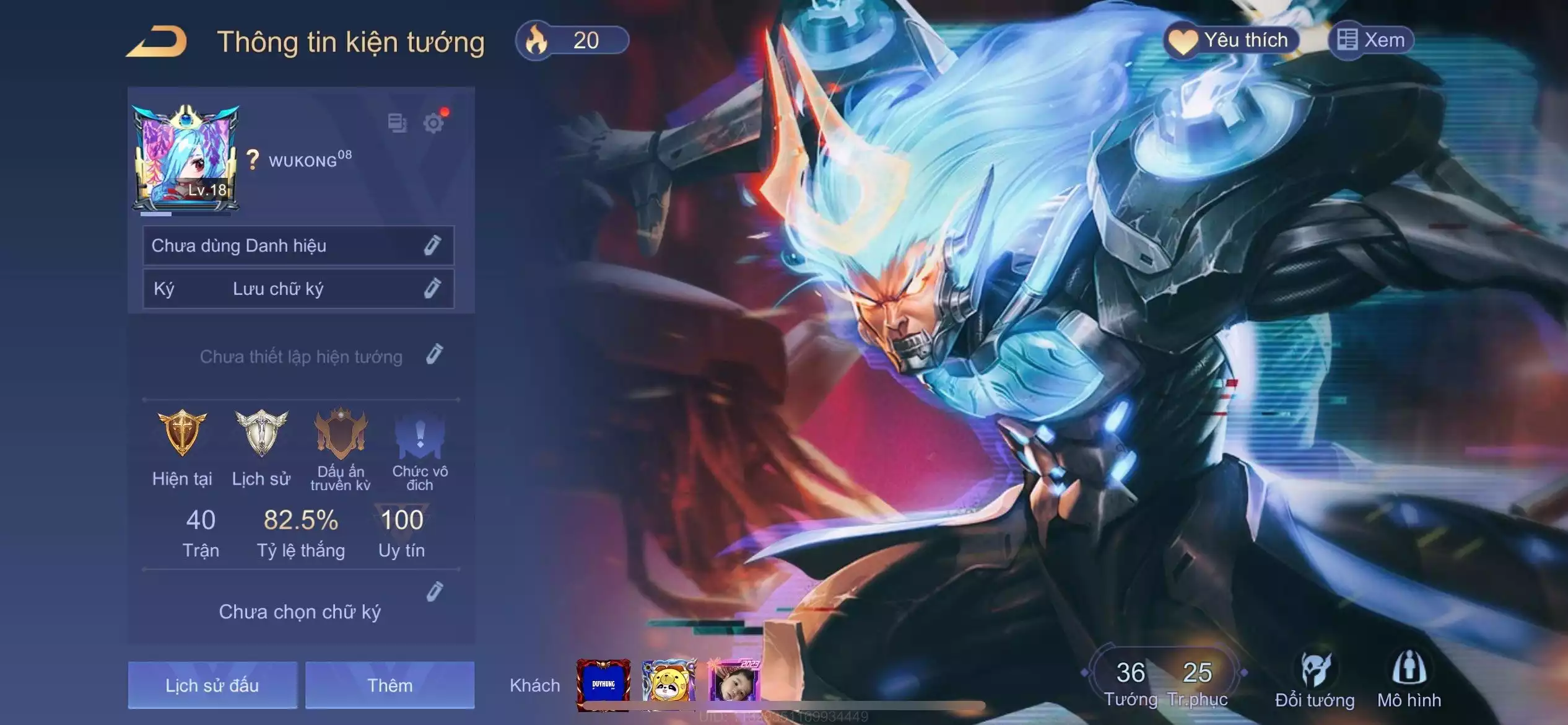Viewport: 1568px width, 725px height.
Task: Open Lịch sử đấu match history
Action: pyautogui.click(x=212, y=685)
